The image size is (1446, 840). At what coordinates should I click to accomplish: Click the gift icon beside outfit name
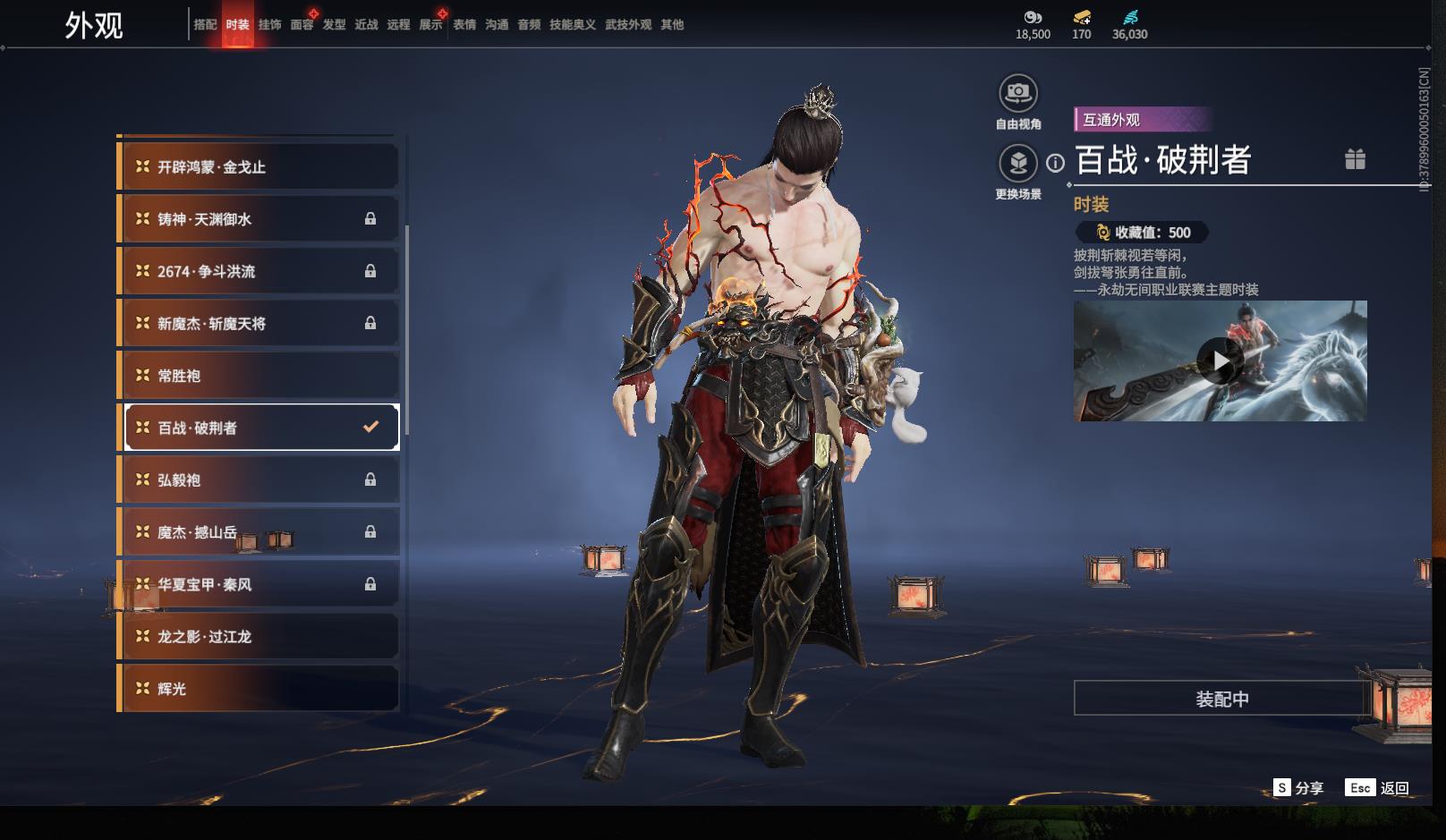[x=1355, y=159]
